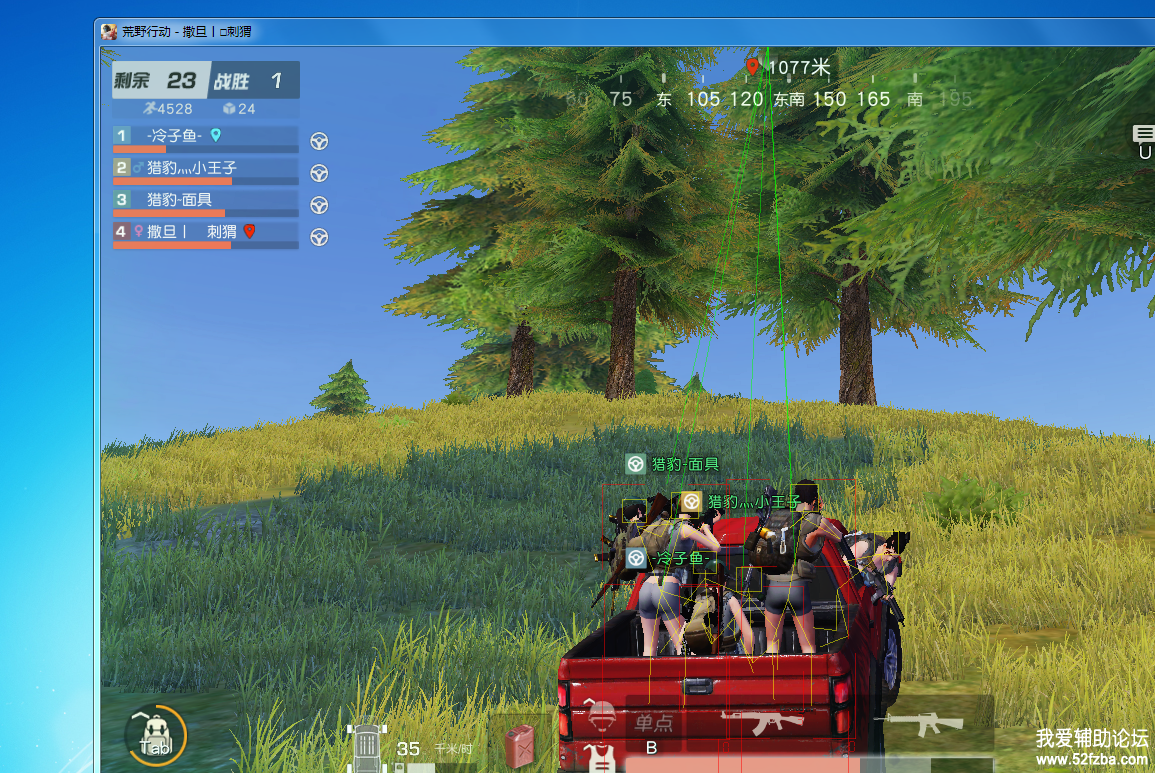Select teammate row 猎豹~面具
The height and width of the screenshot is (773, 1155).
point(205,201)
